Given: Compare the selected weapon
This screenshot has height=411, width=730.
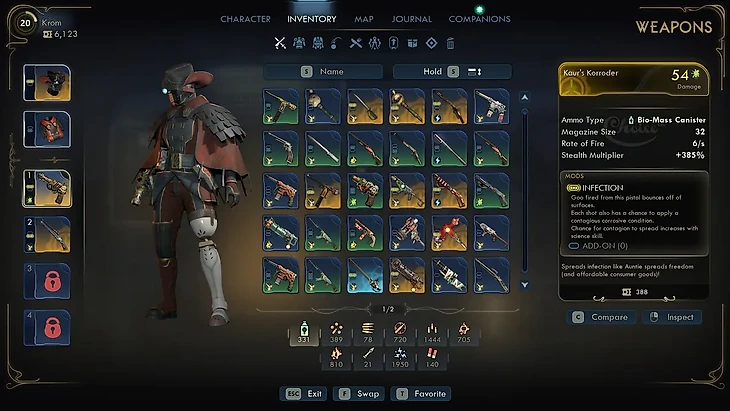Looking at the screenshot, I should (601, 317).
